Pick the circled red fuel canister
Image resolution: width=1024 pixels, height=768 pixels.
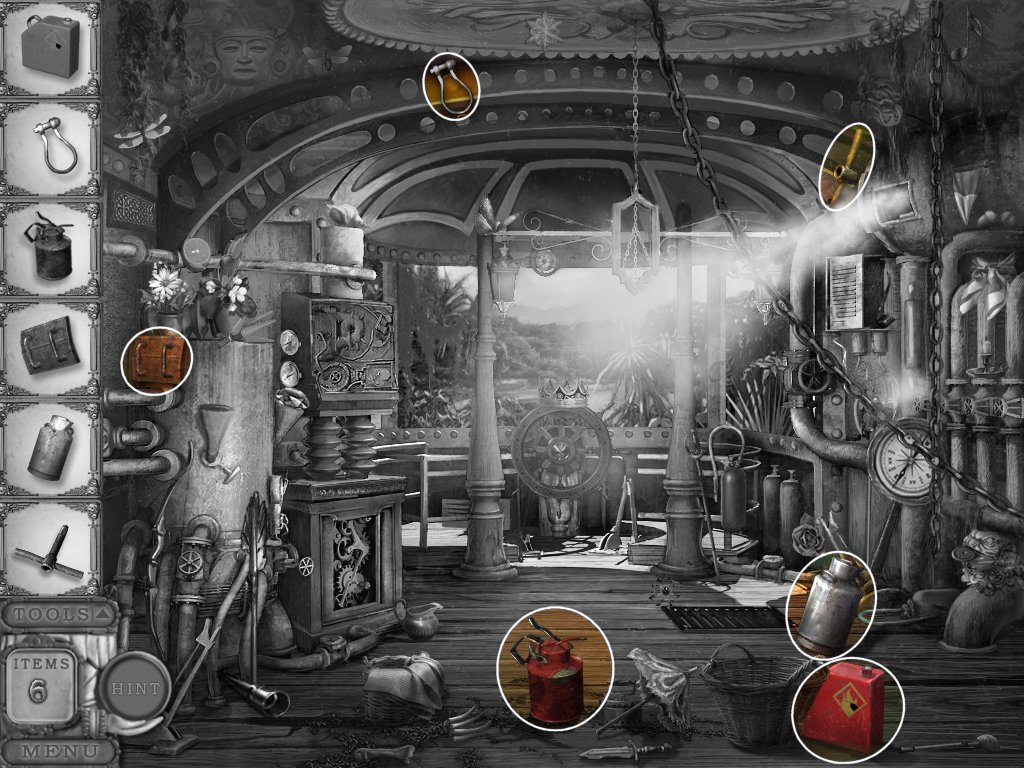pos(844,708)
